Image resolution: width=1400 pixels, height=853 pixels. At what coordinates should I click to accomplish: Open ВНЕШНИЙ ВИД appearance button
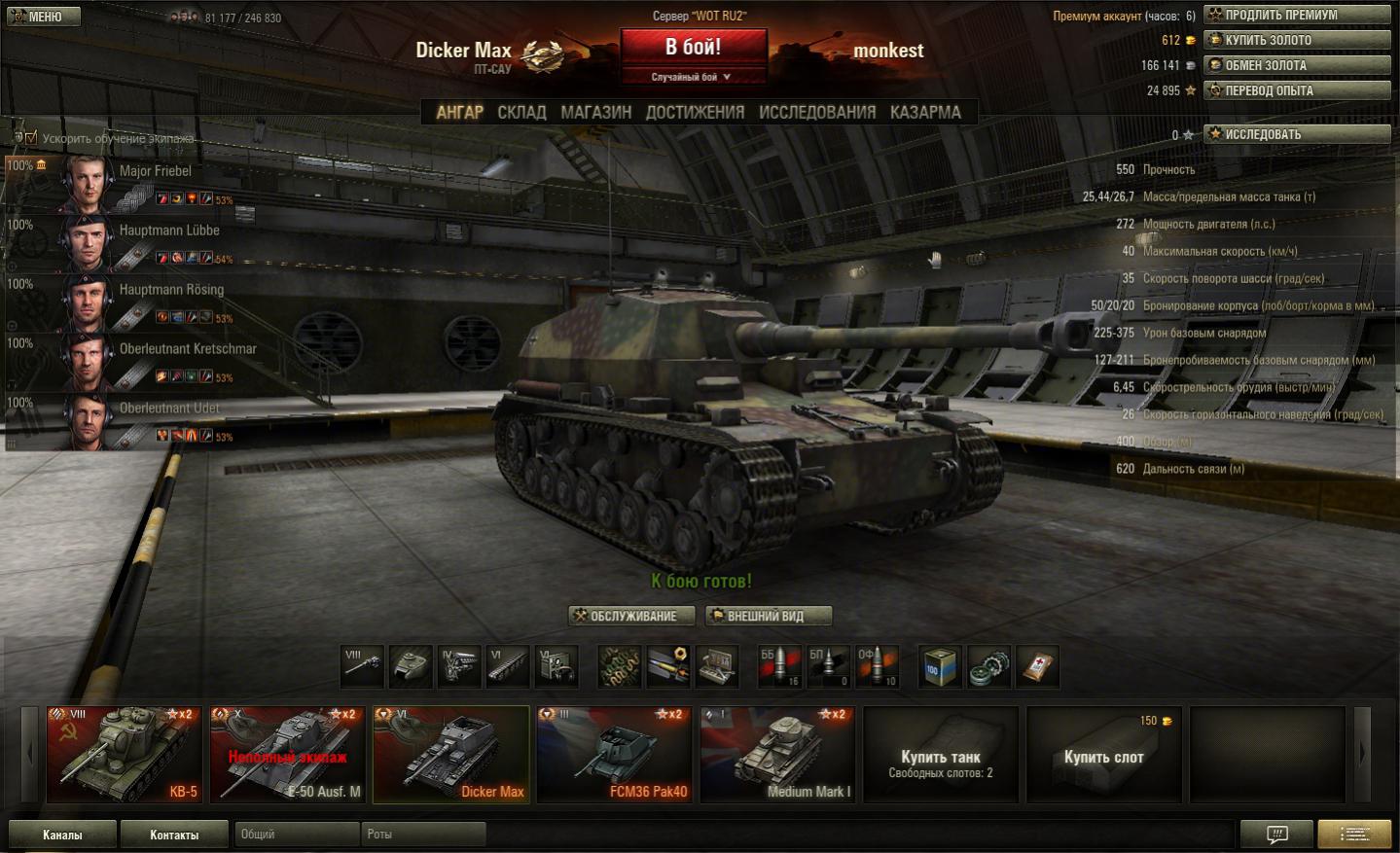coord(768,616)
